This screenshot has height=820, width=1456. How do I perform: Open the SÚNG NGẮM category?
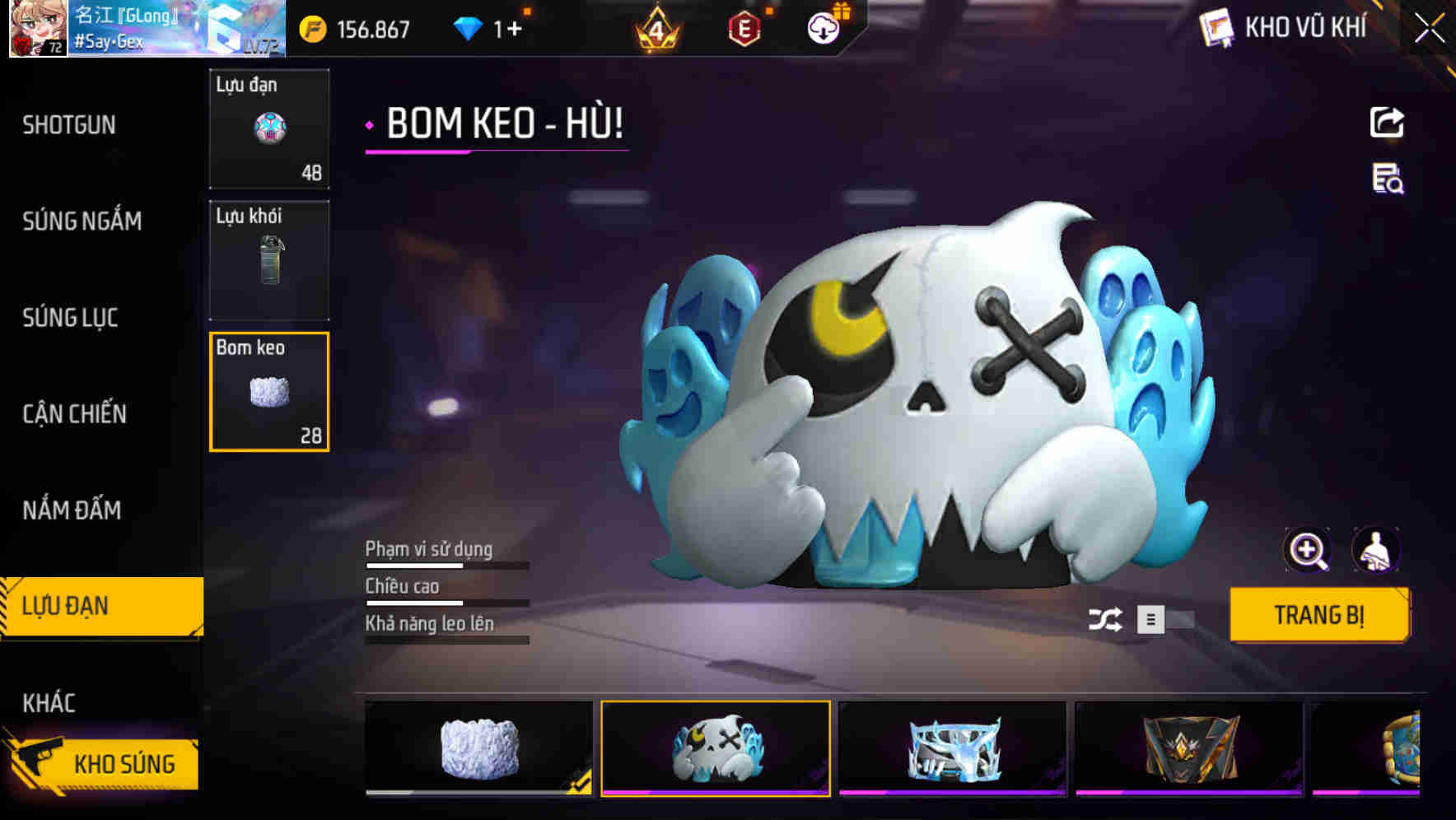tap(82, 221)
